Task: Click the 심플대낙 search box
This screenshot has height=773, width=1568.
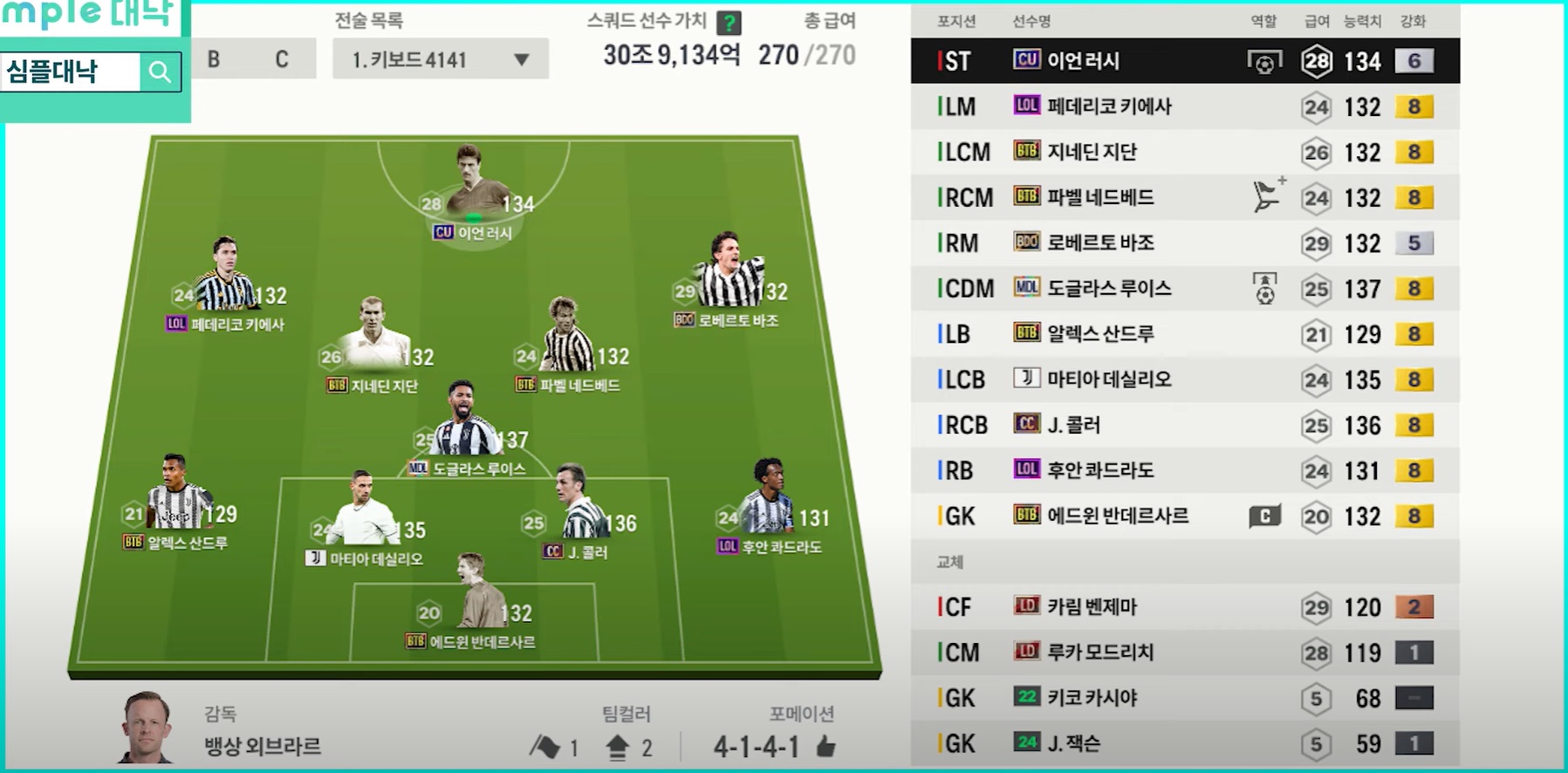Action: click(70, 72)
